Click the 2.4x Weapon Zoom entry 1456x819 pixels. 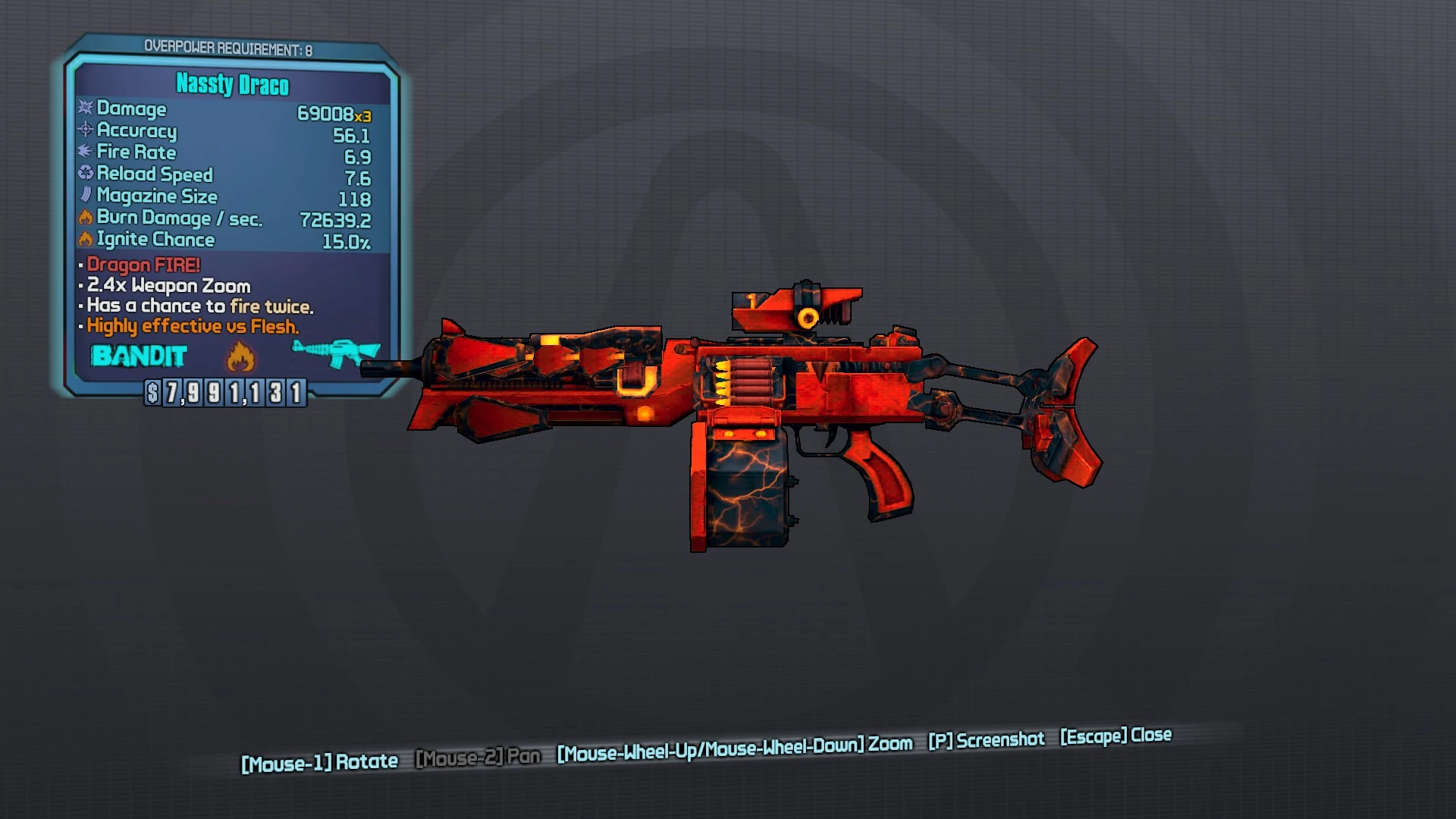click(x=167, y=286)
